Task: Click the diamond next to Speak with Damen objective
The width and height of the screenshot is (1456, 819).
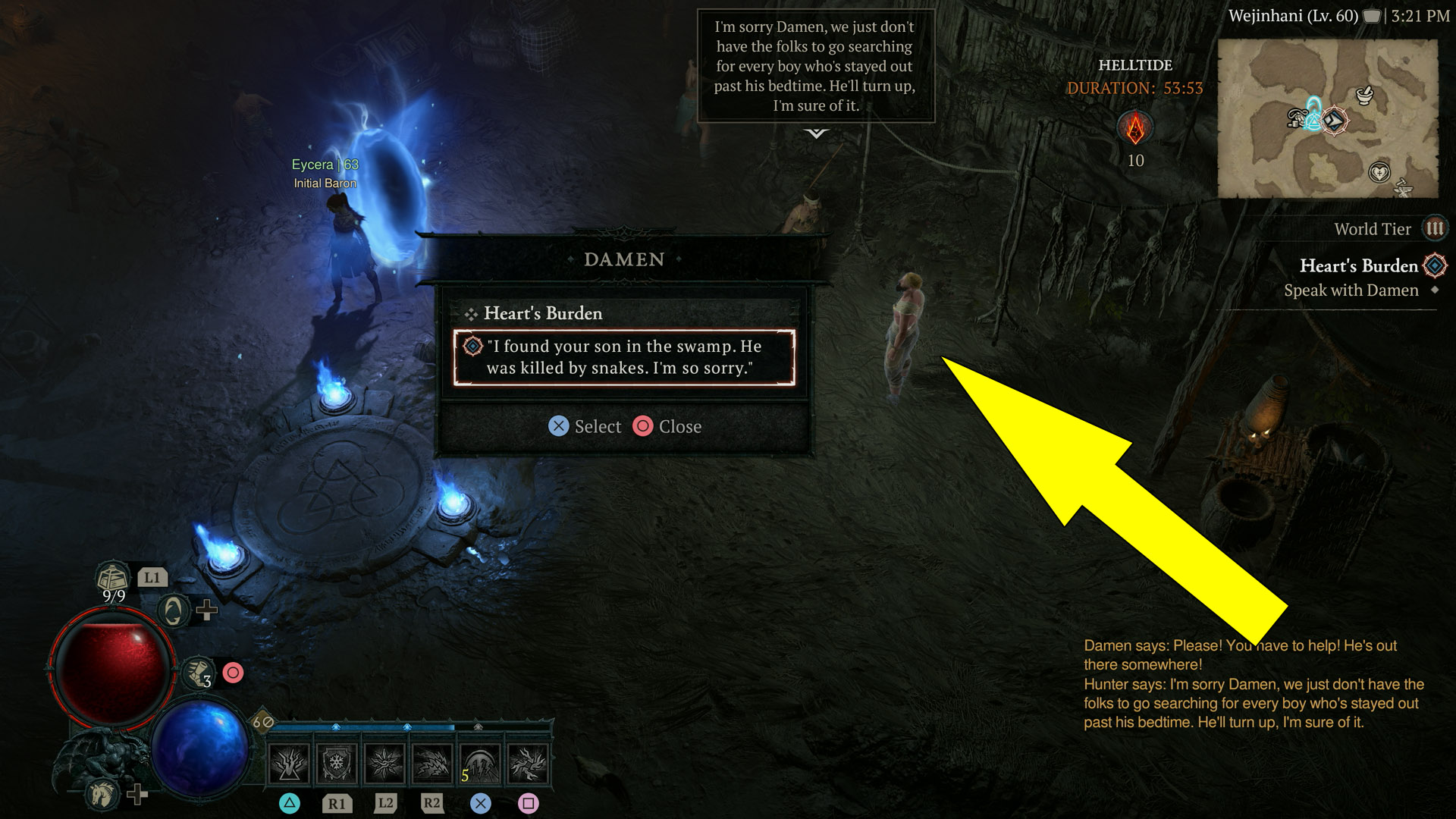Action: pos(1435,290)
